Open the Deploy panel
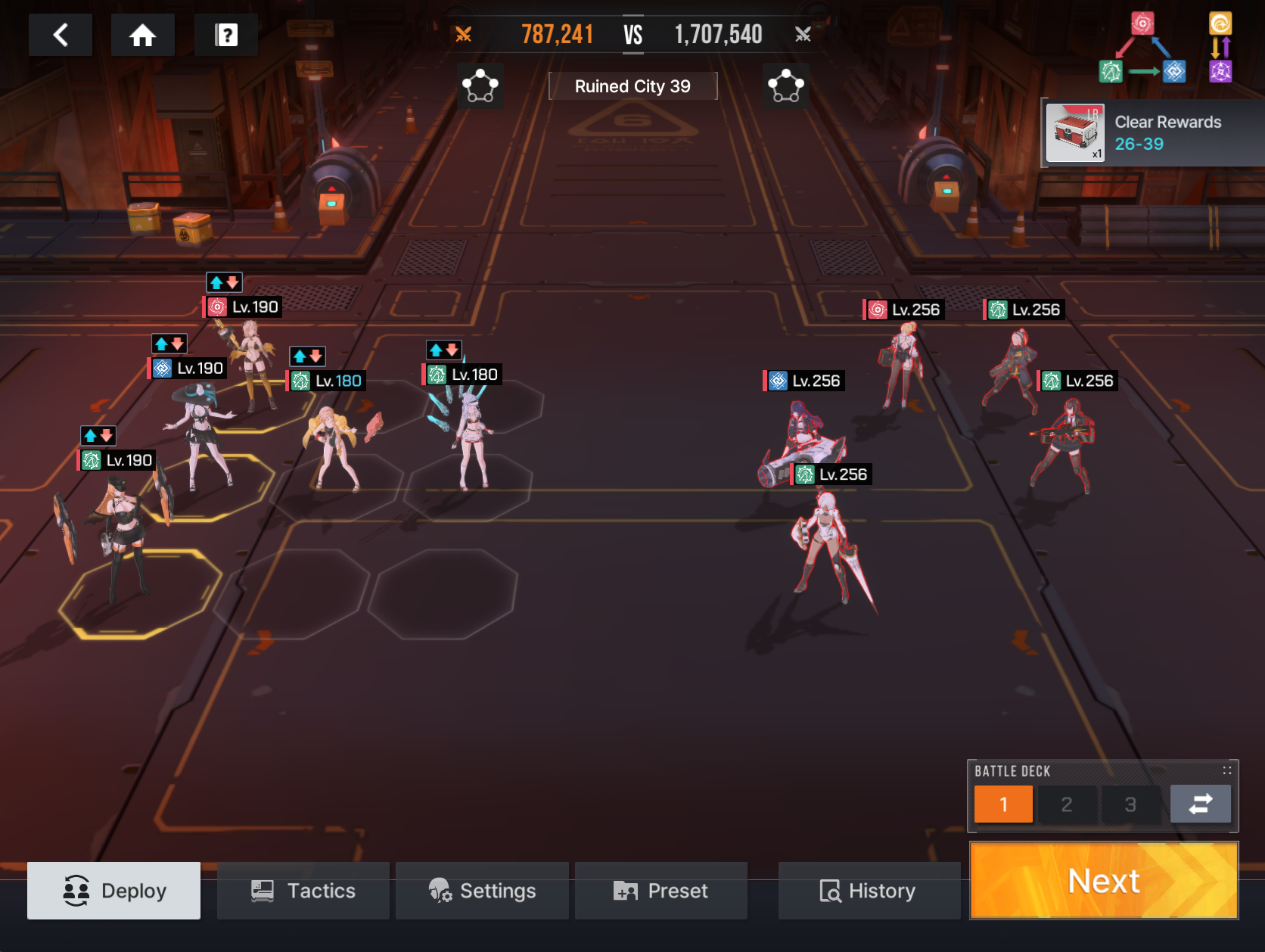 (x=114, y=891)
